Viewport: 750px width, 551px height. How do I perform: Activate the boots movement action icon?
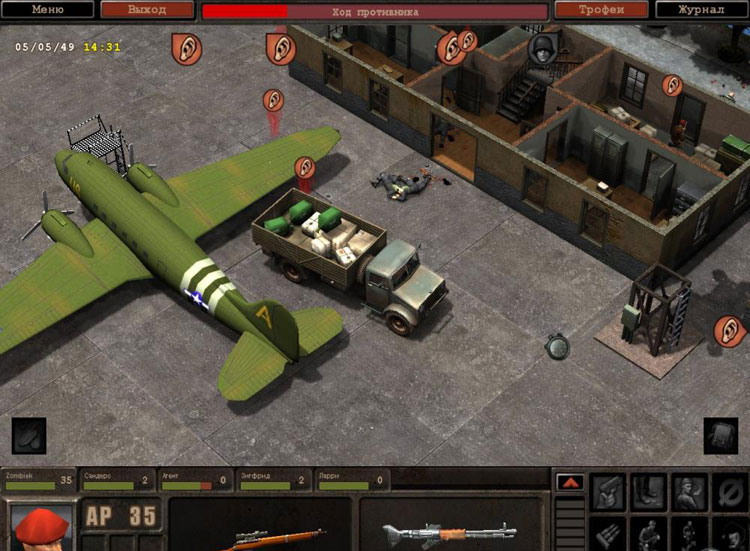649,492
